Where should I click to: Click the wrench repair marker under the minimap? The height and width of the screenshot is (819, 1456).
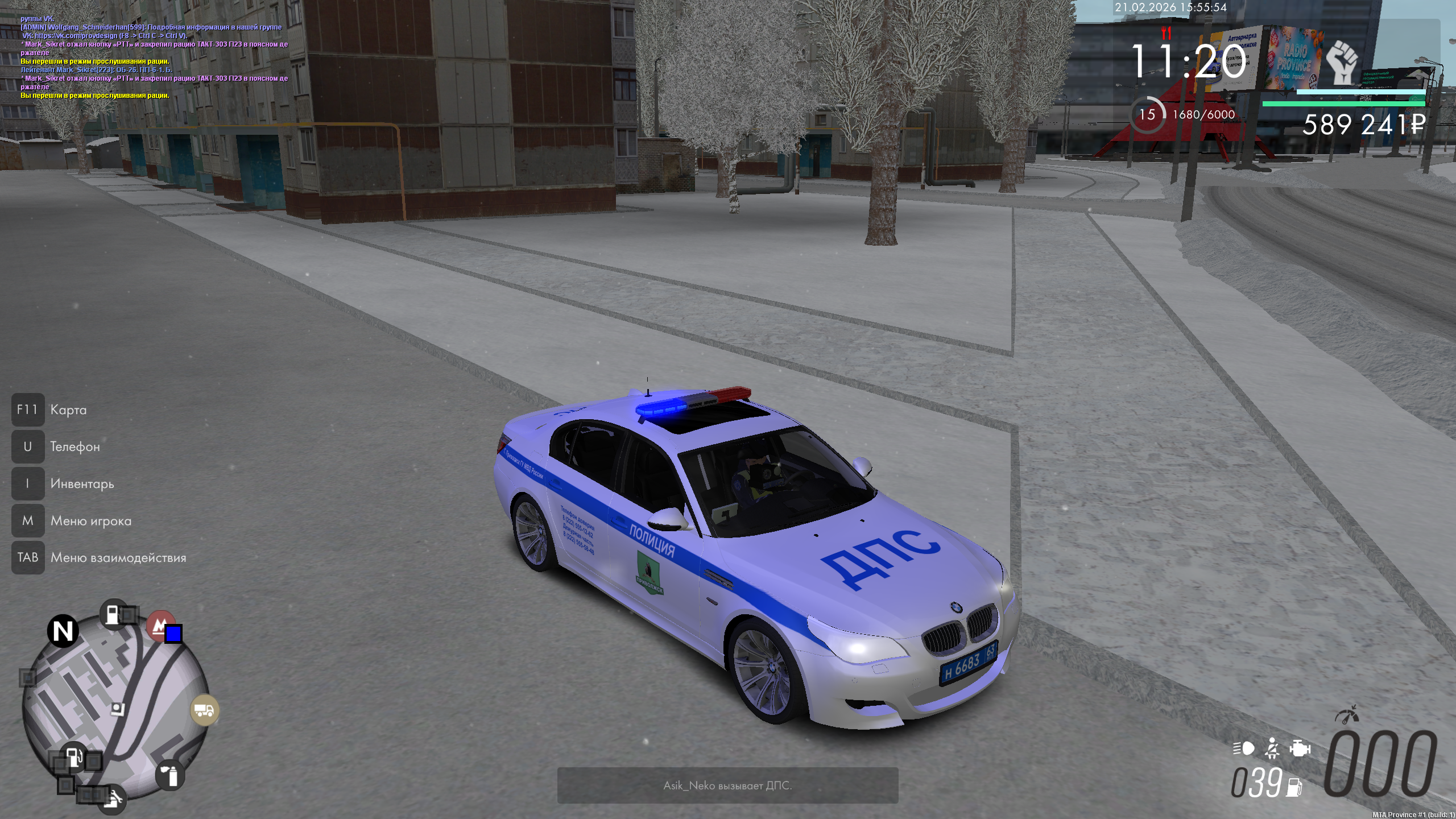(x=113, y=800)
